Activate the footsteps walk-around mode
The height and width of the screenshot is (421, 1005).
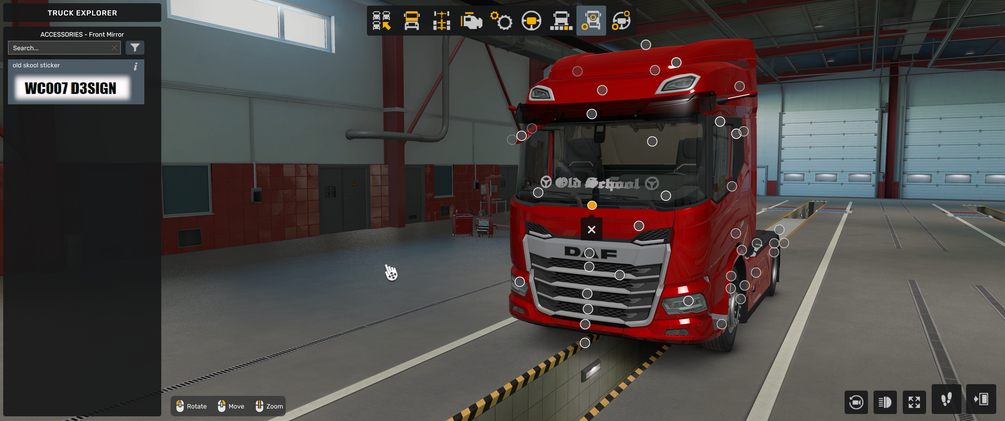coord(946,400)
